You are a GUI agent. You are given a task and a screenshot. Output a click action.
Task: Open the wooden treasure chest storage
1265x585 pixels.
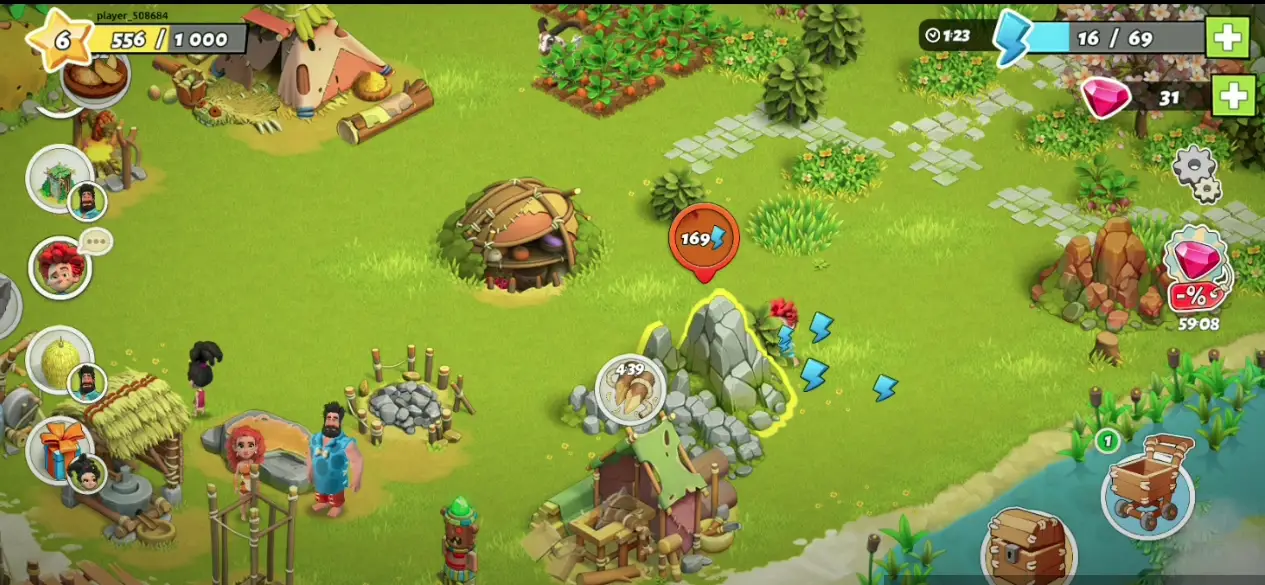click(1027, 548)
